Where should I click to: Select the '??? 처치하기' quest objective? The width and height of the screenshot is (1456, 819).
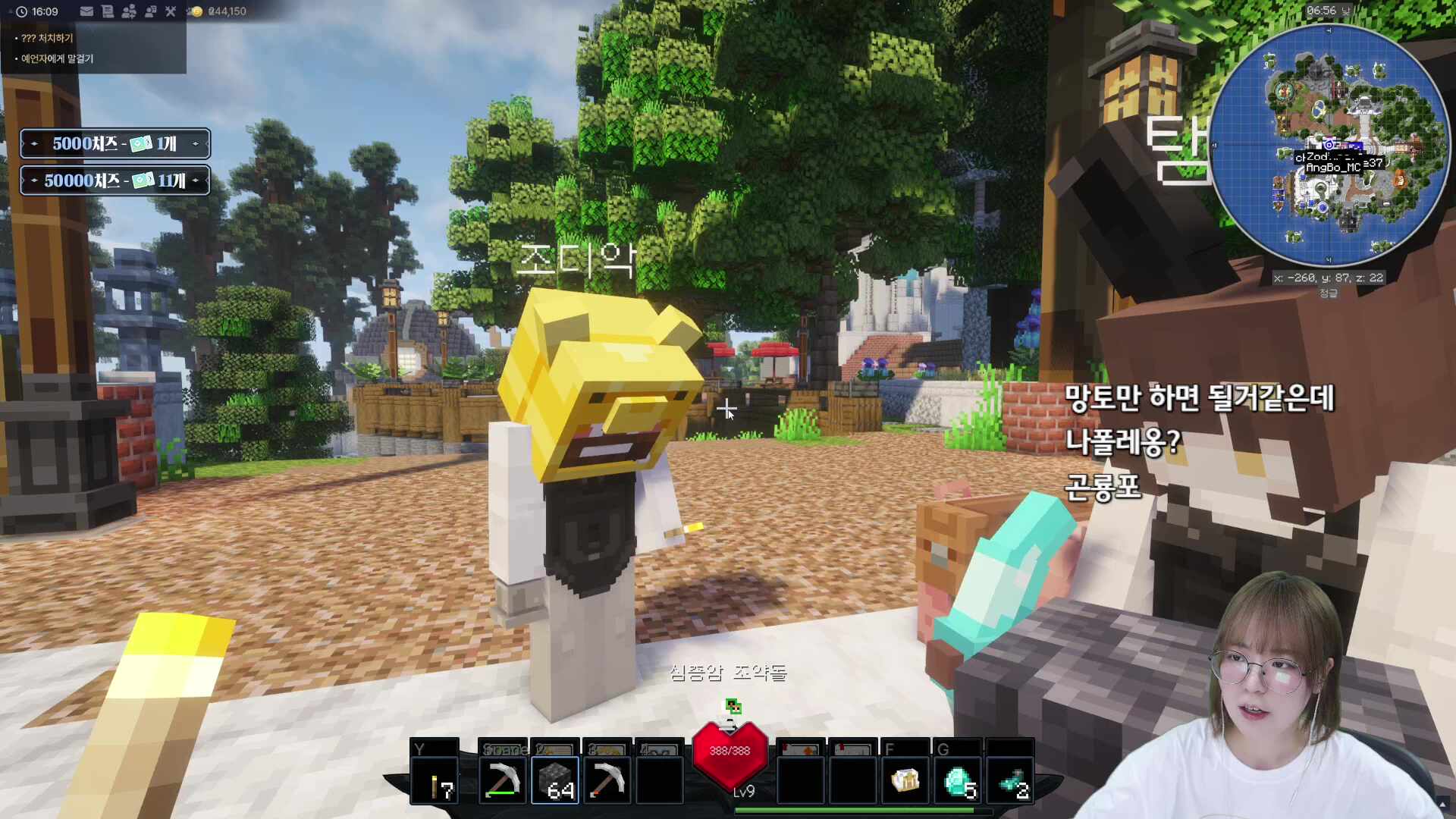[x=47, y=38]
